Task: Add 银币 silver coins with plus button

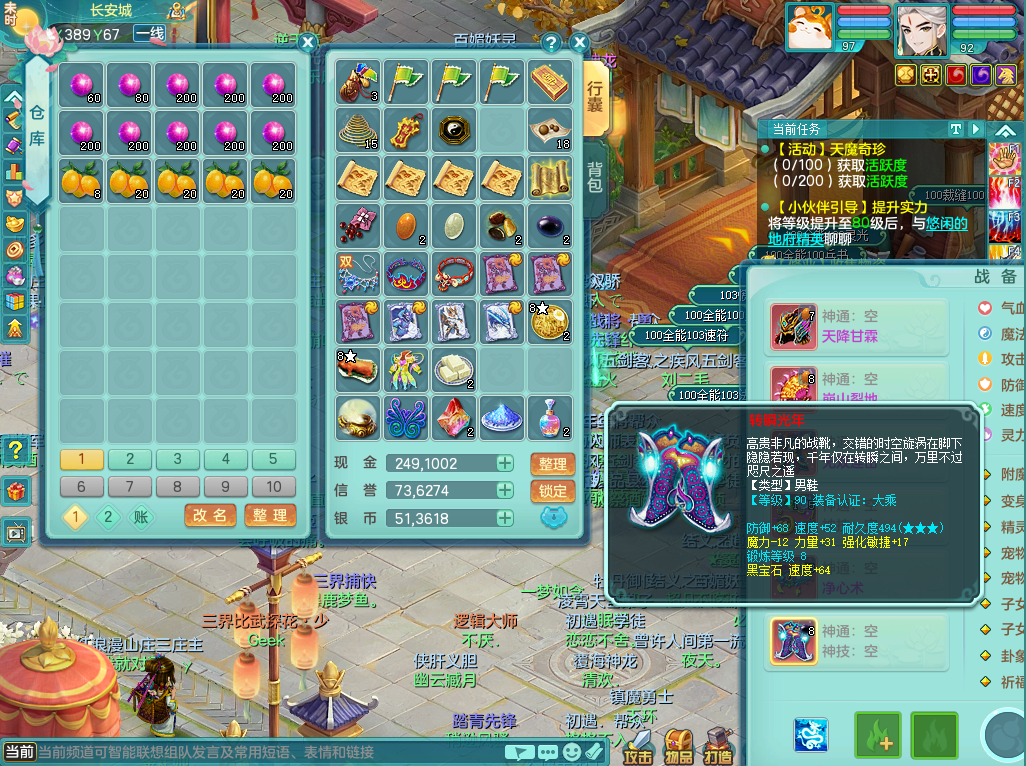Action: [x=505, y=518]
